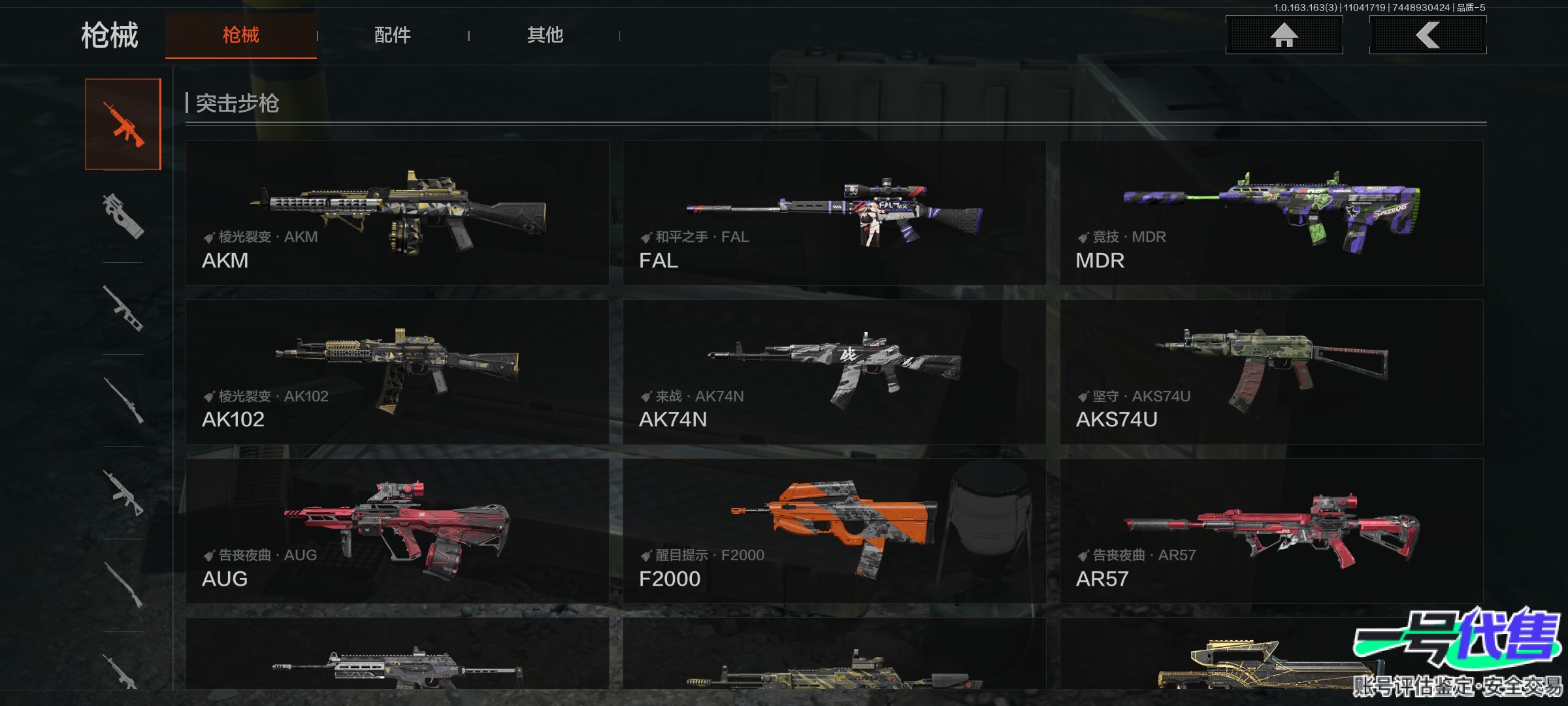Choose the MDR weapon card
Viewport: 1568px width, 706px height.
pyautogui.click(x=1271, y=212)
